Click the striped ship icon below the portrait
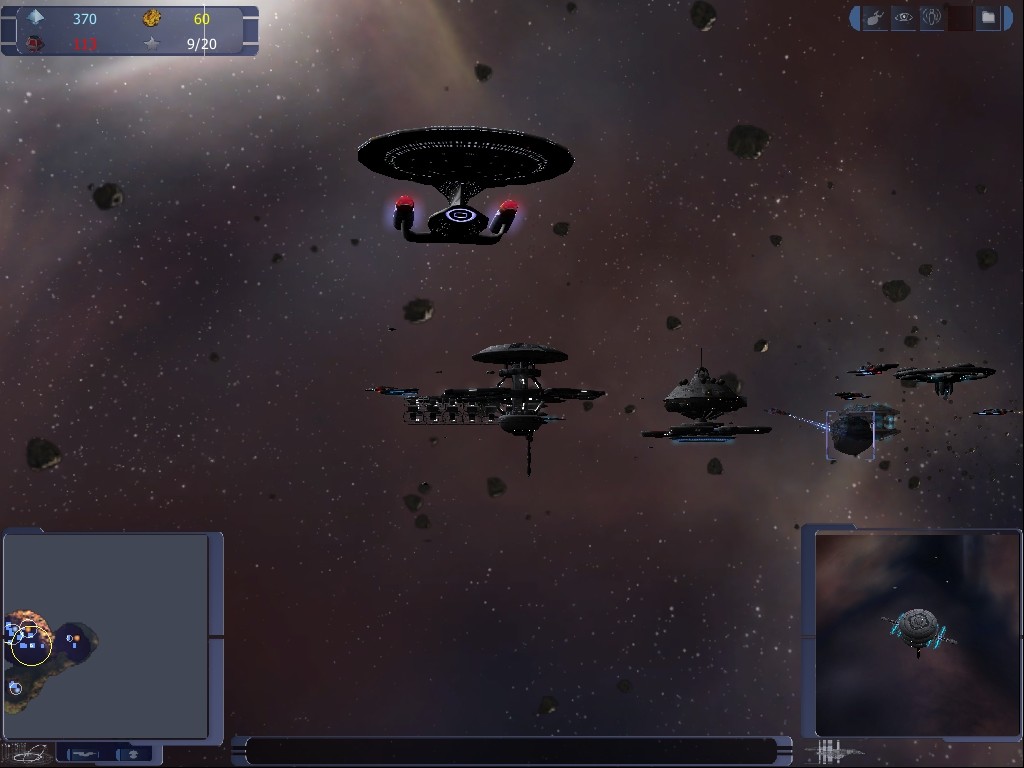 [838, 751]
